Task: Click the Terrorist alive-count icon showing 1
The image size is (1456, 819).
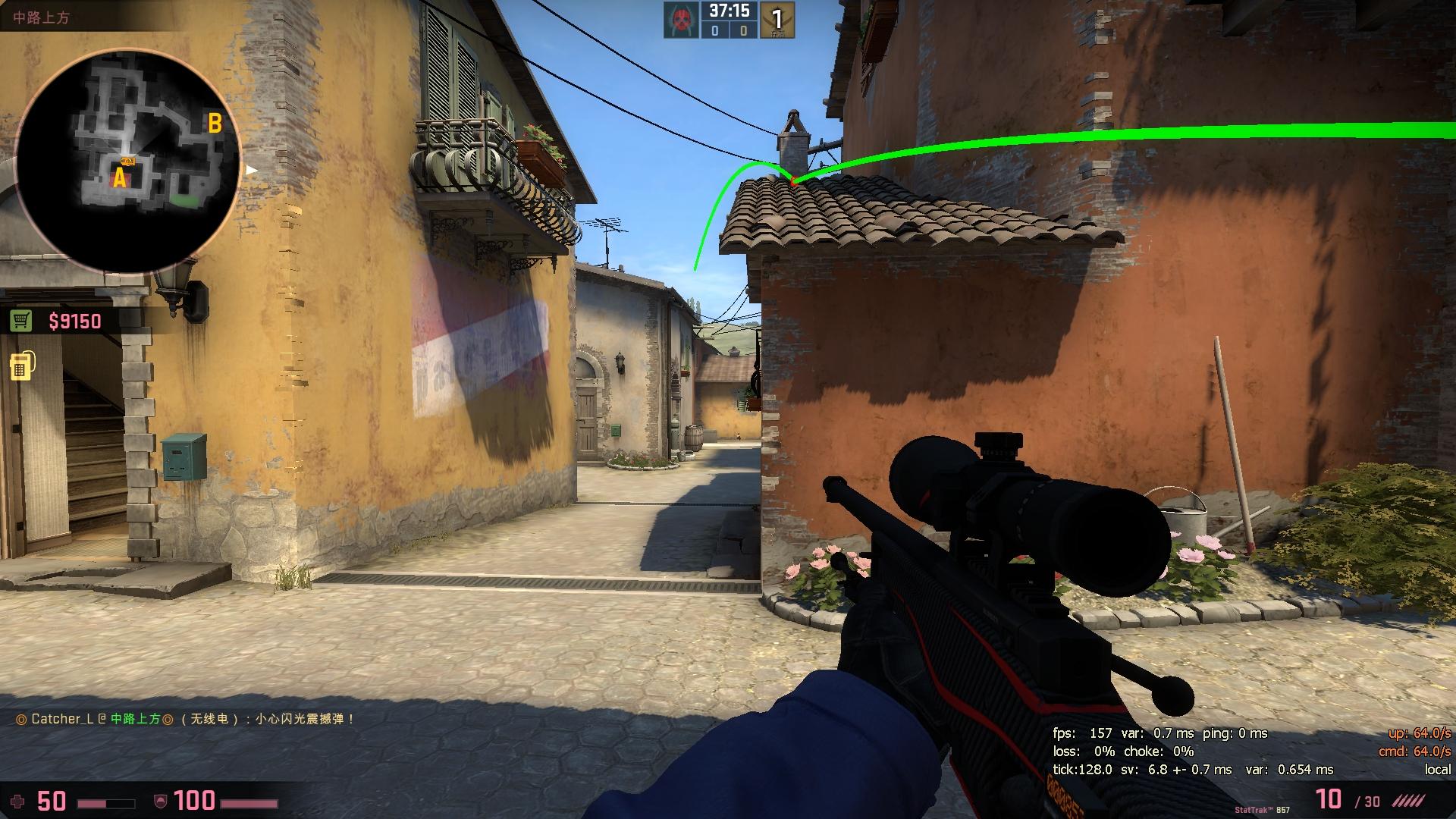Action: tap(775, 19)
